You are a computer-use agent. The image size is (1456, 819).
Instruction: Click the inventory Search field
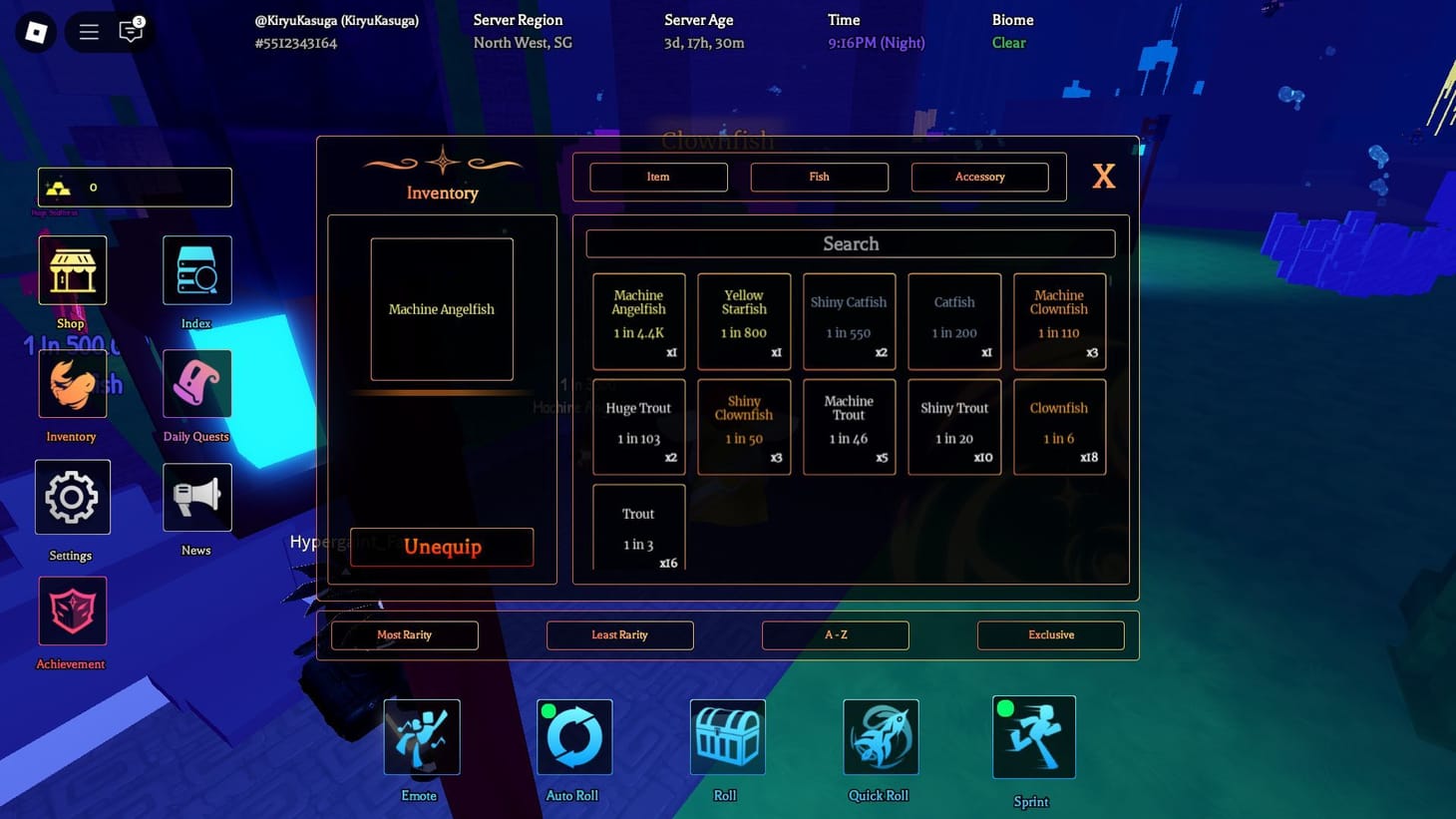[x=850, y=243]
